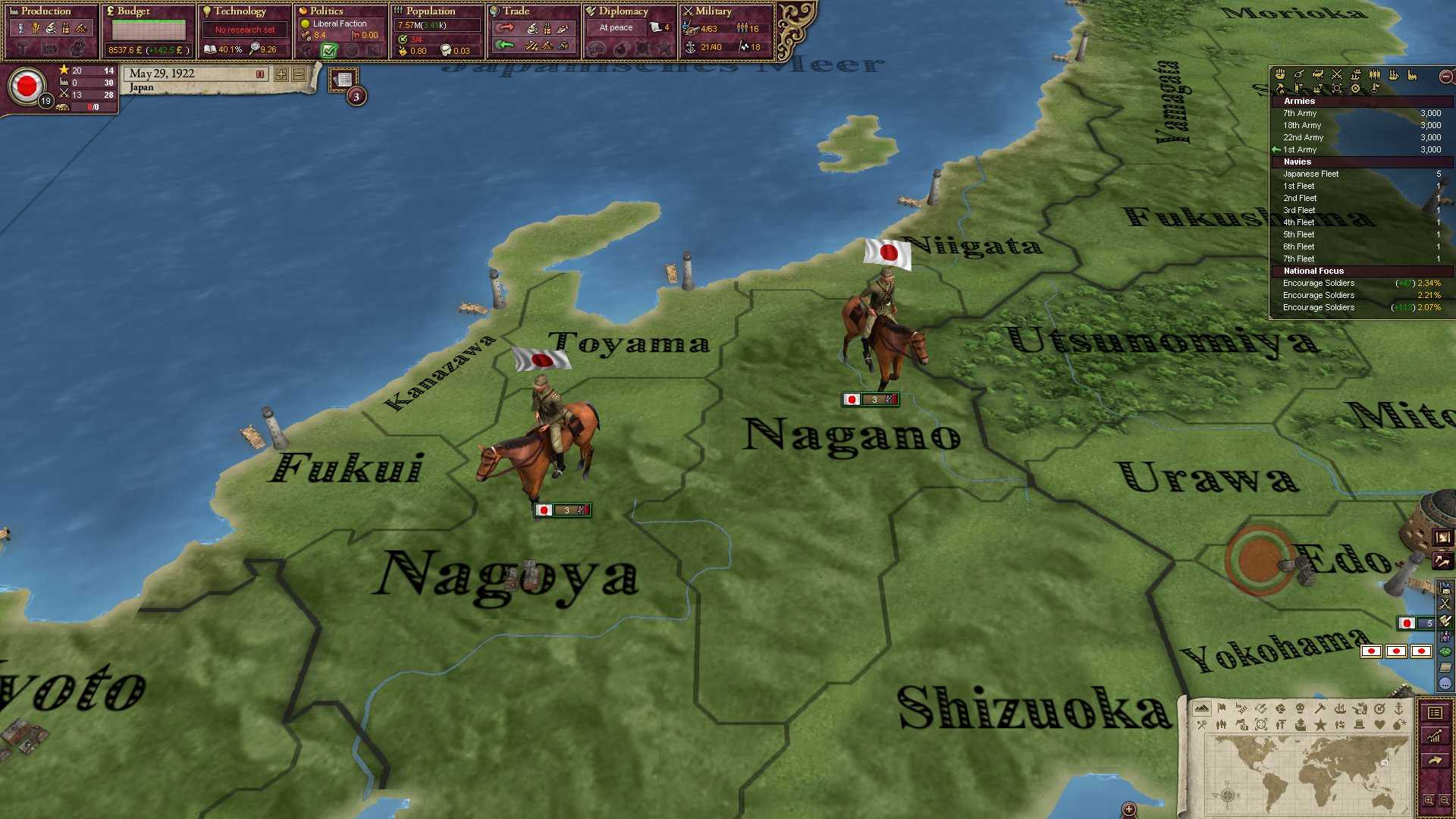Switch to the flag mapmode on the minimap panel
The height and width of the screenshot is (819, 1456).
pyautogui.click(x=1222, y=709)
